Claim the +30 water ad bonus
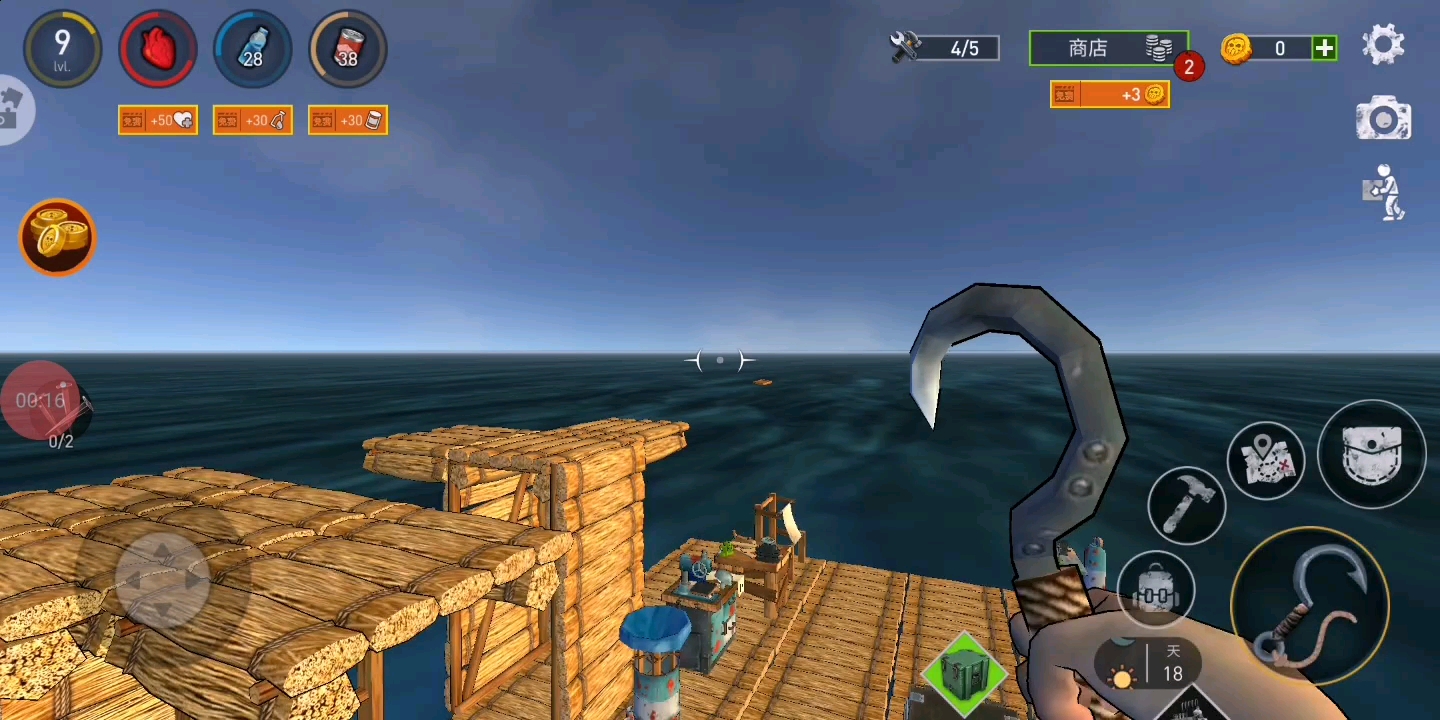Viewport: 1440px width, 720px height. pos(253,121)
